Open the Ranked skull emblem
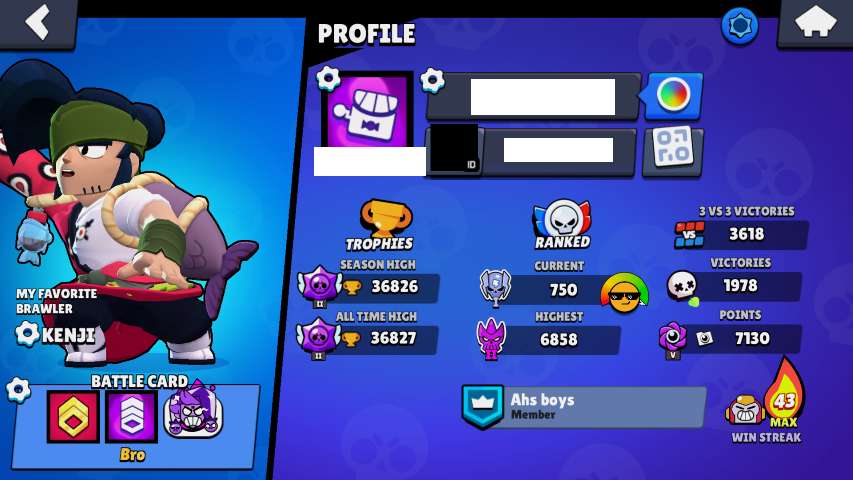The width and height of the screenshot is (853, 480). pos(562,220)
